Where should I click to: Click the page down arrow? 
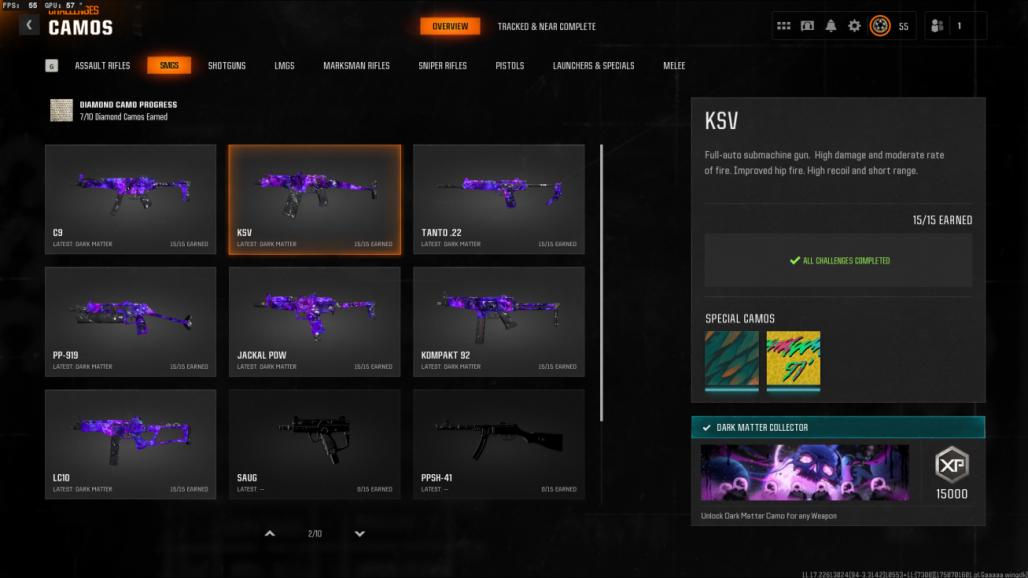tap(360, 534)
